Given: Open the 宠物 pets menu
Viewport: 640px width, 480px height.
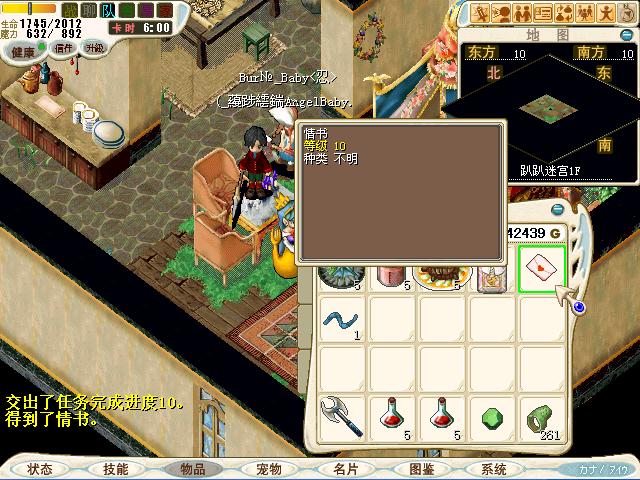Looking at the screenshot, I should 268,468.
